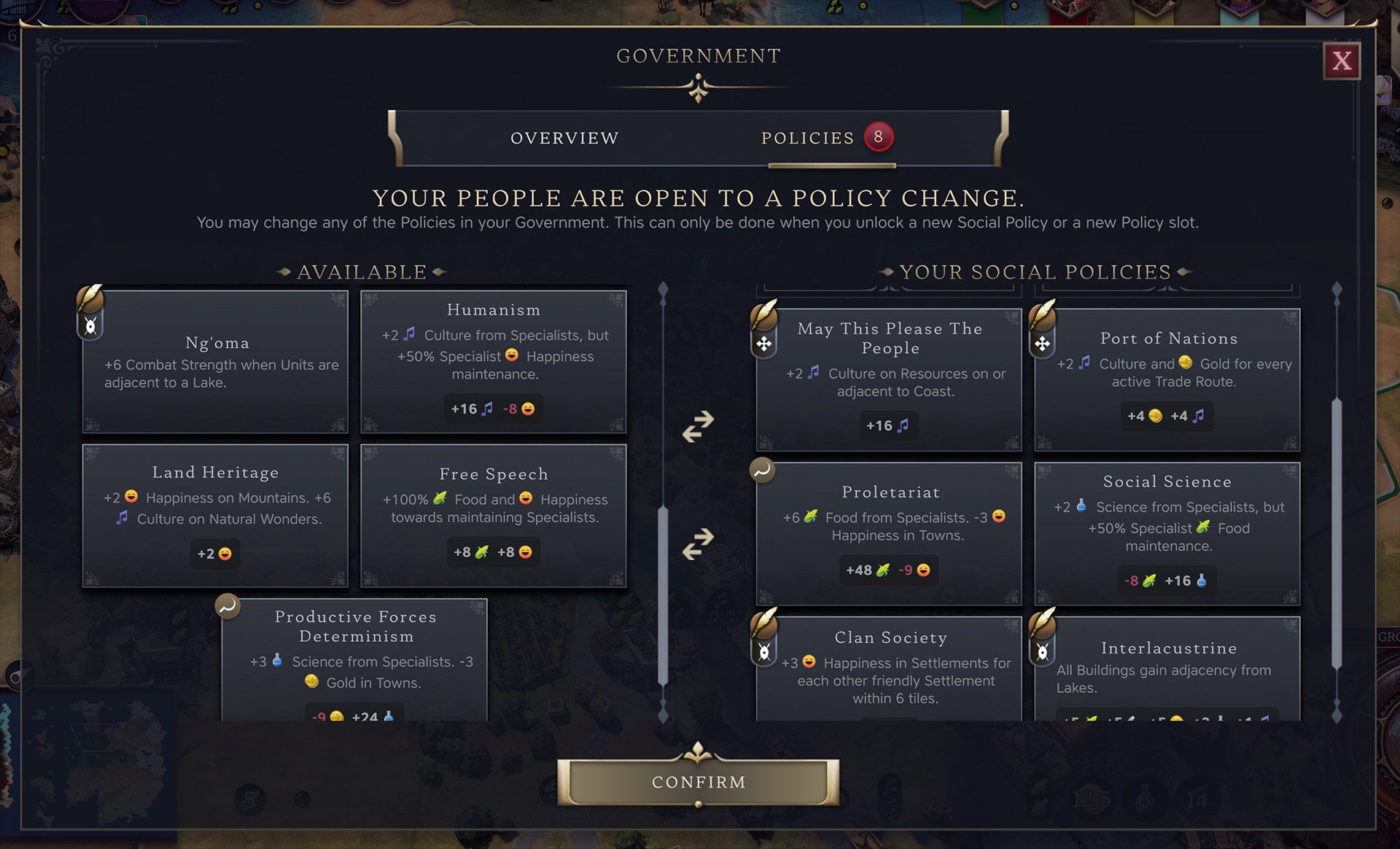
Task: Switch to the Overview tab
Action: coord(564,138)
